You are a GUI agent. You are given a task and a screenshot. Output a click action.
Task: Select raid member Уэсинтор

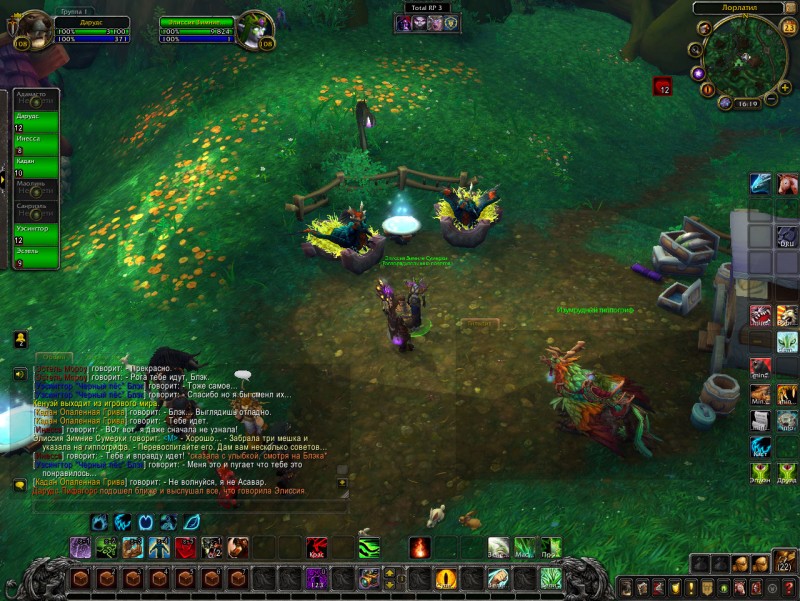35,235
